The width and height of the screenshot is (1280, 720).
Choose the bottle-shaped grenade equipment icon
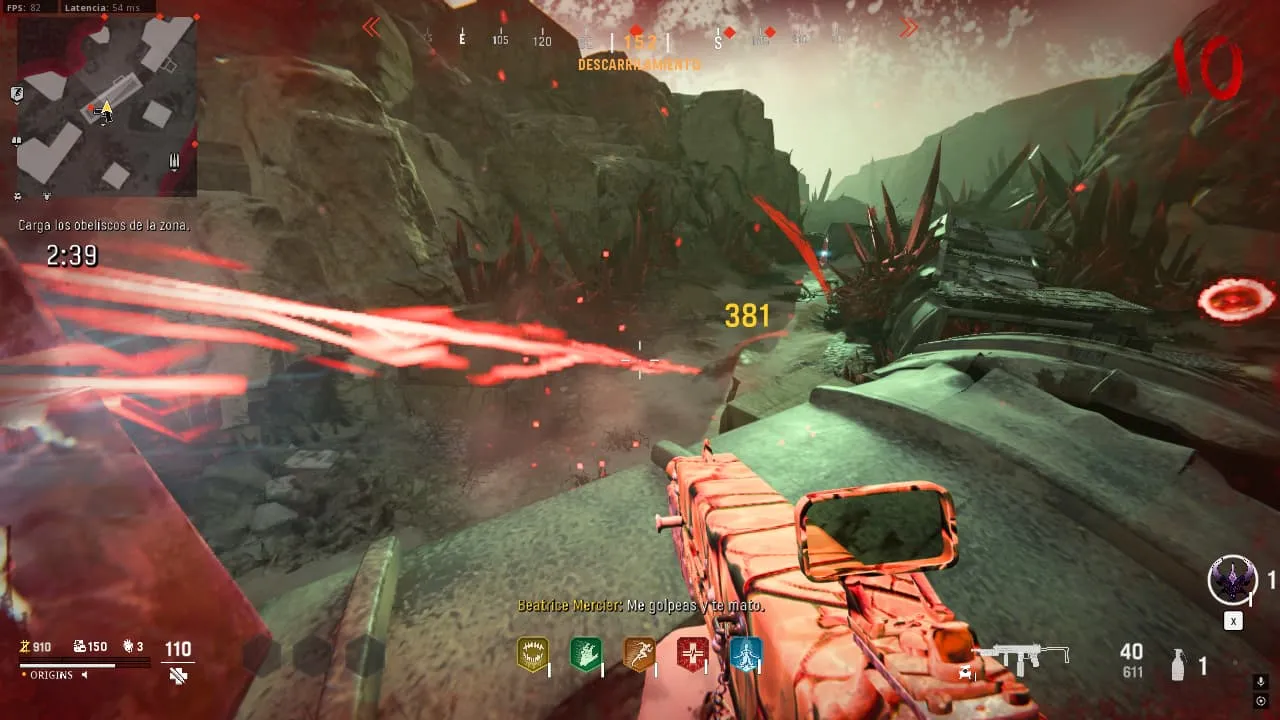[x=1178, y=665]
